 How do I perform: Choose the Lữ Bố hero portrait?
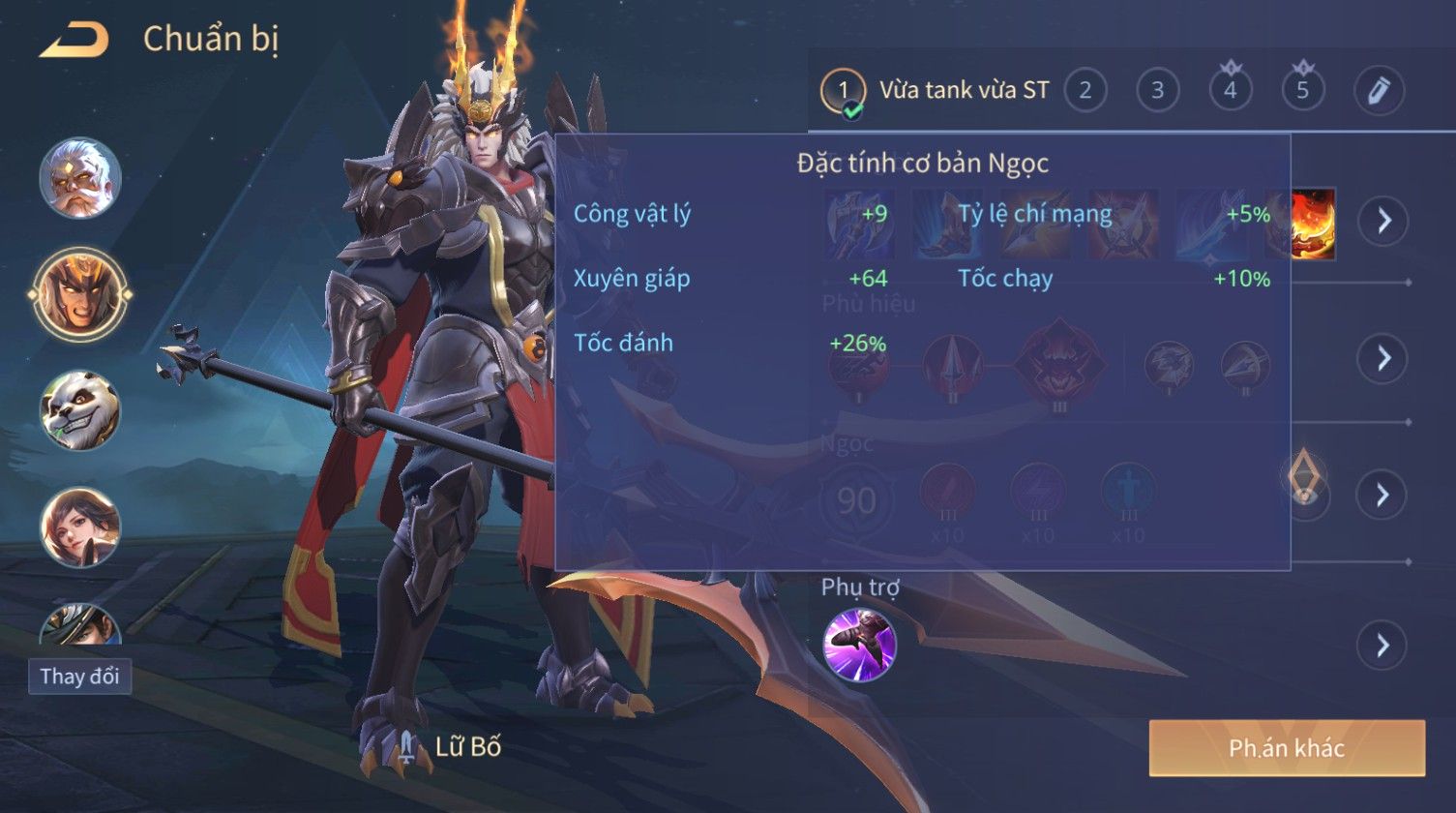click(80, 292)
